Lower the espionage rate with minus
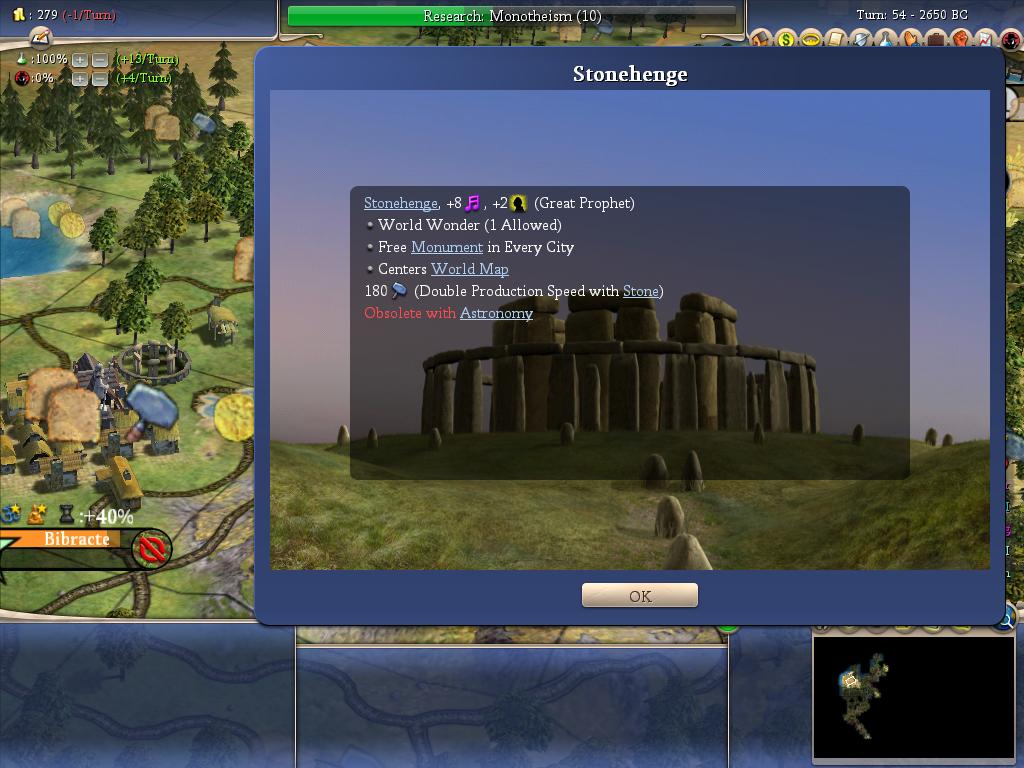1024x768 pixels. pos(100,78)
